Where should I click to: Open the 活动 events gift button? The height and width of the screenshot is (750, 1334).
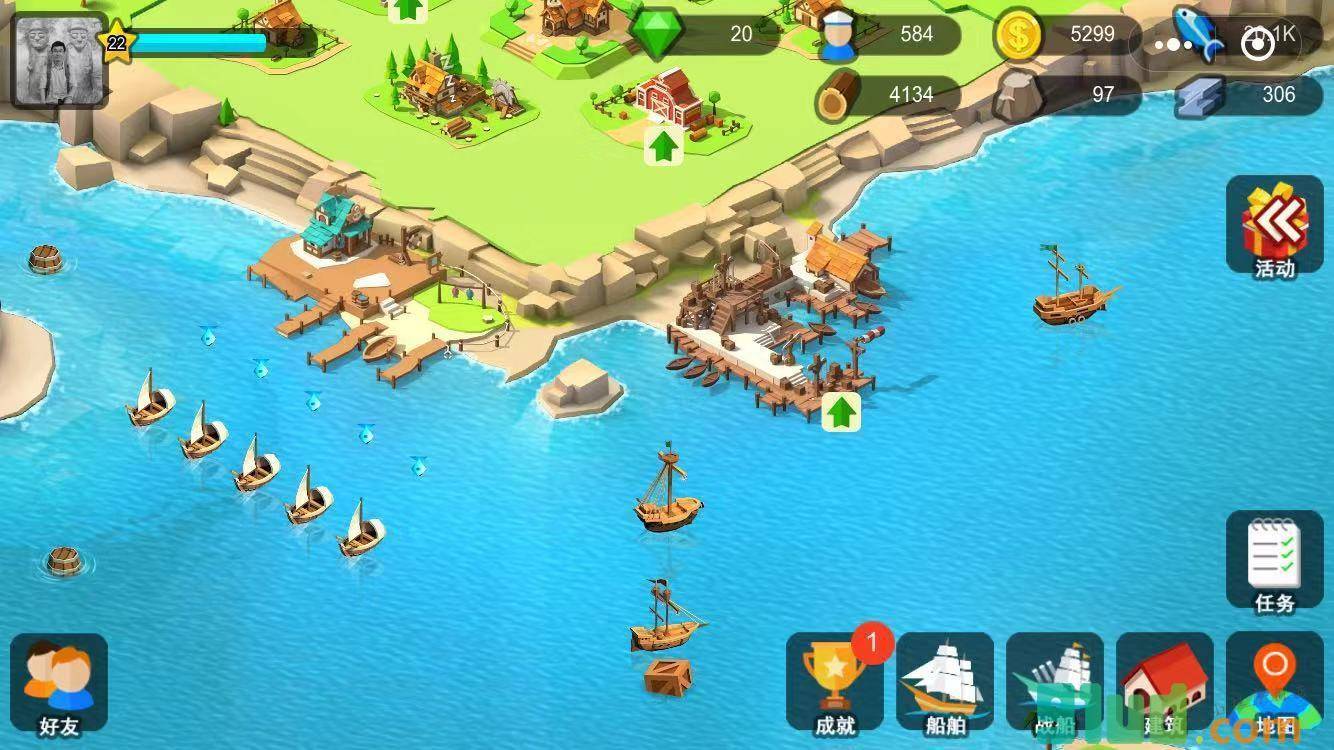1274,226
